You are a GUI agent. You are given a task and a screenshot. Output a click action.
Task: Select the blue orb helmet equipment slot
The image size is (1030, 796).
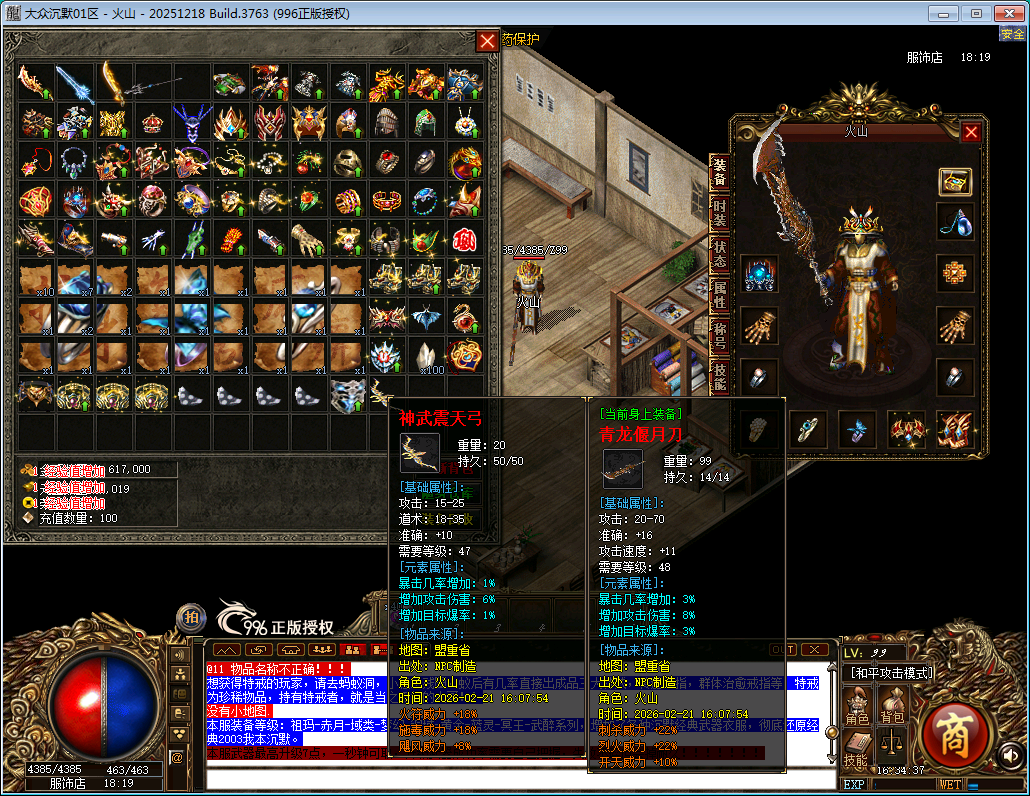point(759,273)
